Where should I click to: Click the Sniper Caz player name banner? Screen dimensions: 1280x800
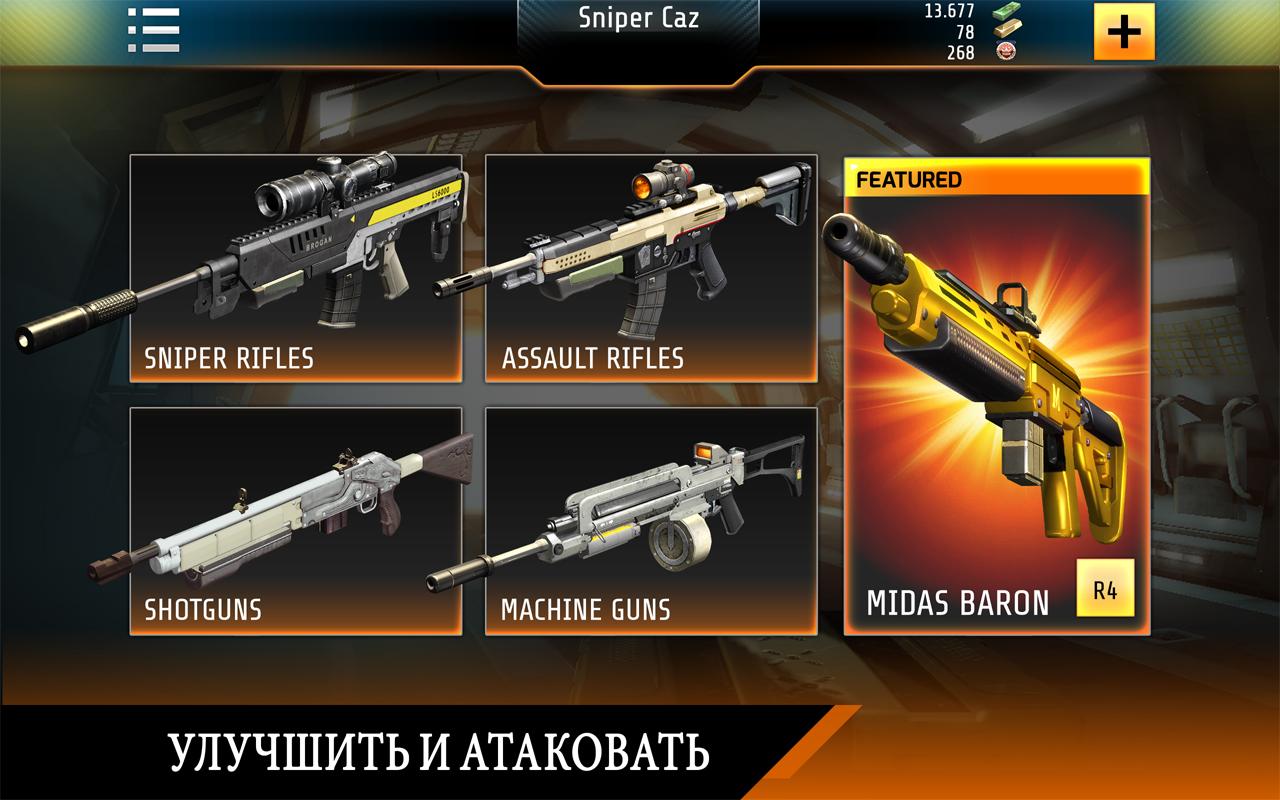pyautogui.click(x=640, y=20)
